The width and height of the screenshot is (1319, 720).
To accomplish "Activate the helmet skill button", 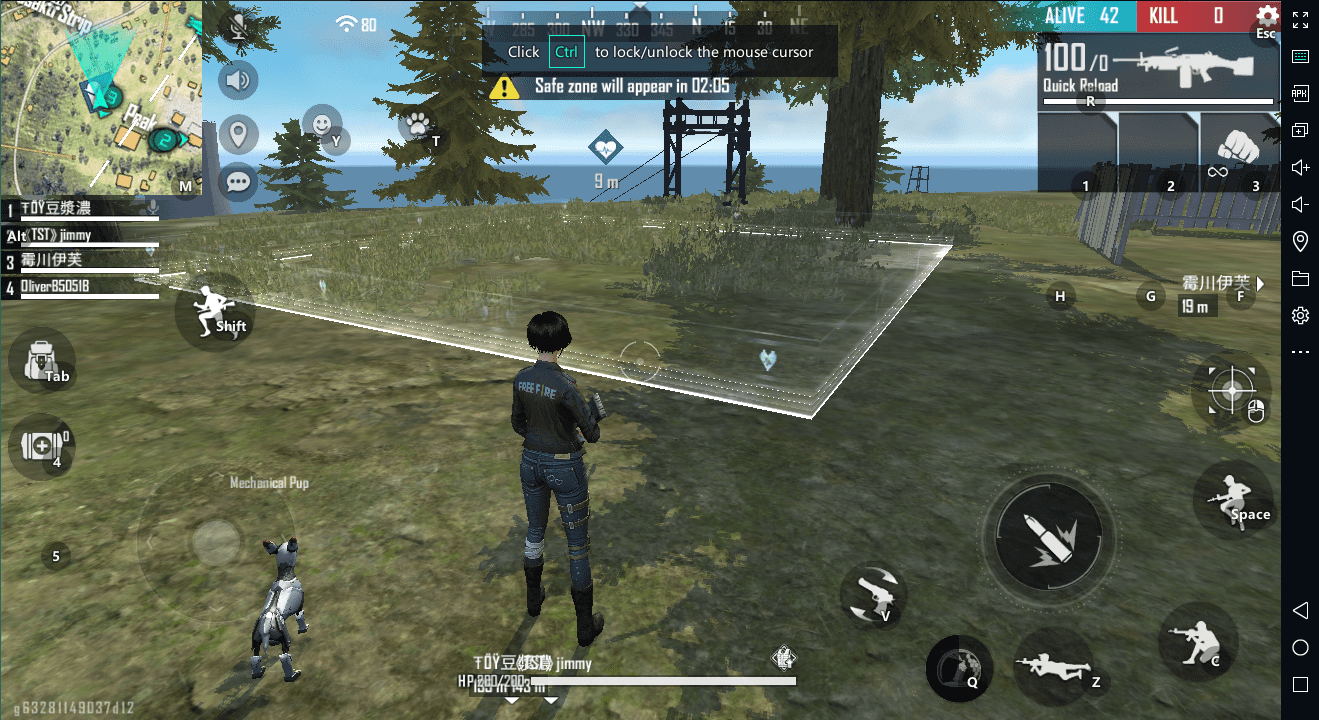I will [x=959, y=667].
